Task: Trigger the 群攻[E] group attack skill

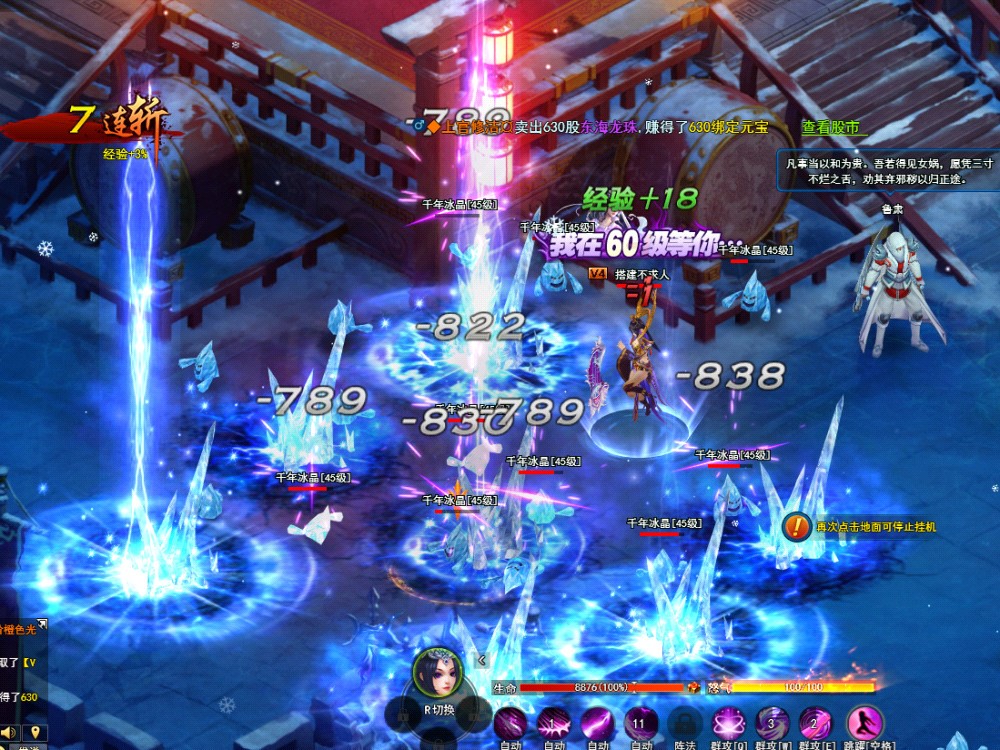Action: coord(815,723)
